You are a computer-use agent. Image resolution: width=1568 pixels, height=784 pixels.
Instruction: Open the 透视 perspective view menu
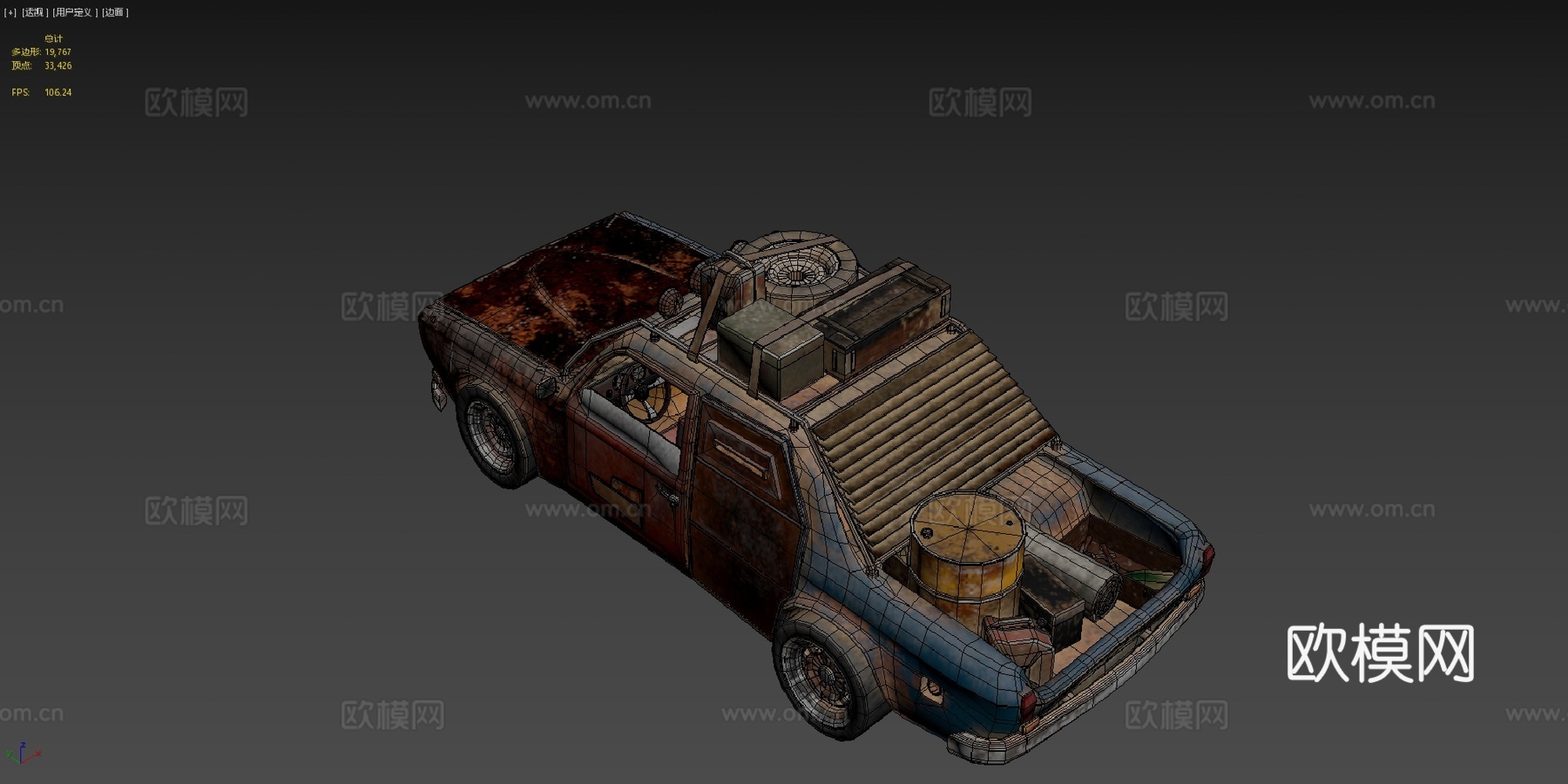coord(34,13)
